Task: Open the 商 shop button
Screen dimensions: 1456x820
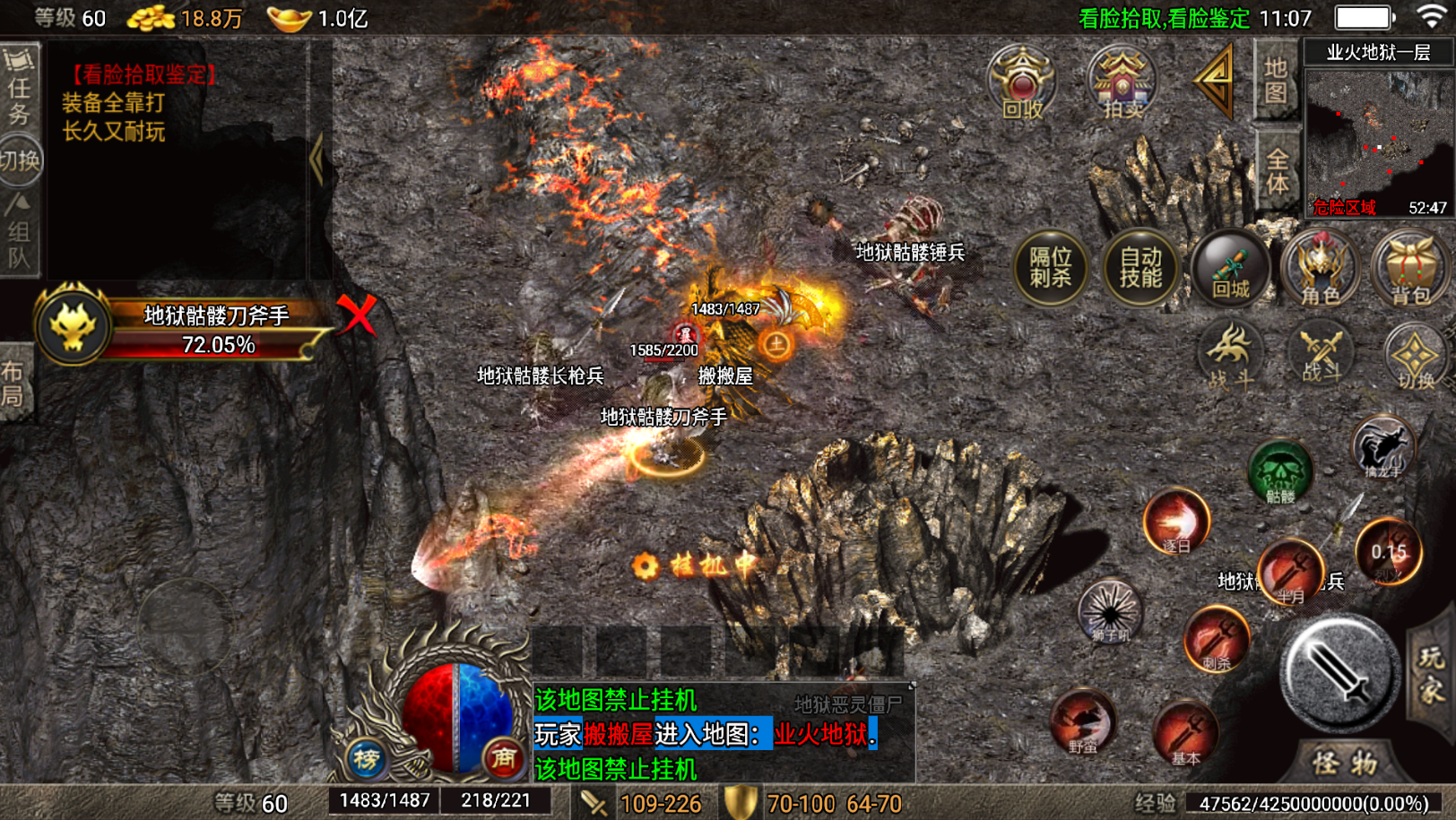Action: [503, 758]
